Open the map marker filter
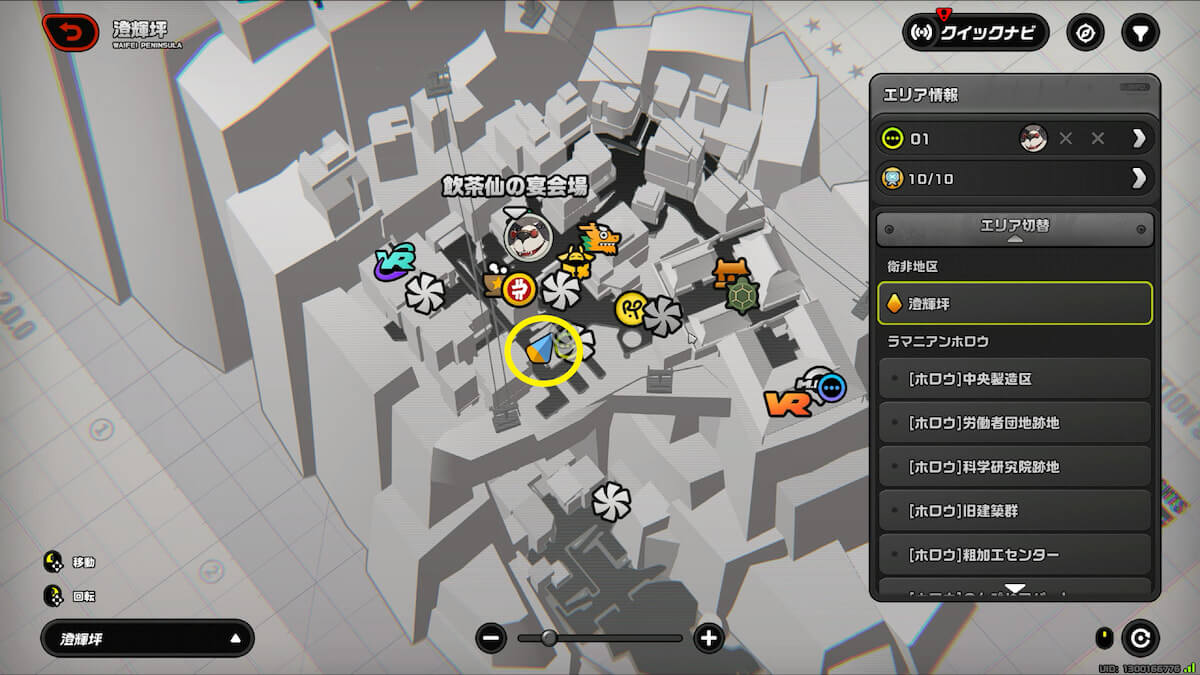This screenshot has height=675, width=1200. click(1139, 32)
